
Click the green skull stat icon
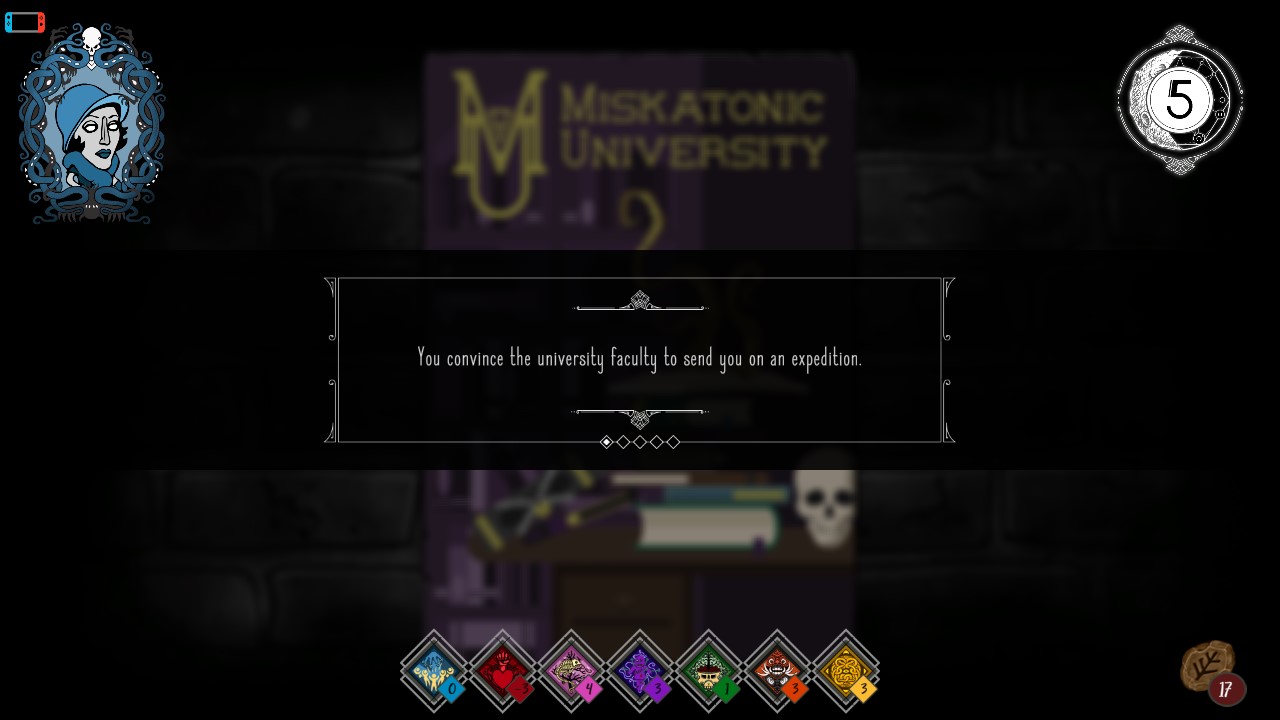point(709,670)
